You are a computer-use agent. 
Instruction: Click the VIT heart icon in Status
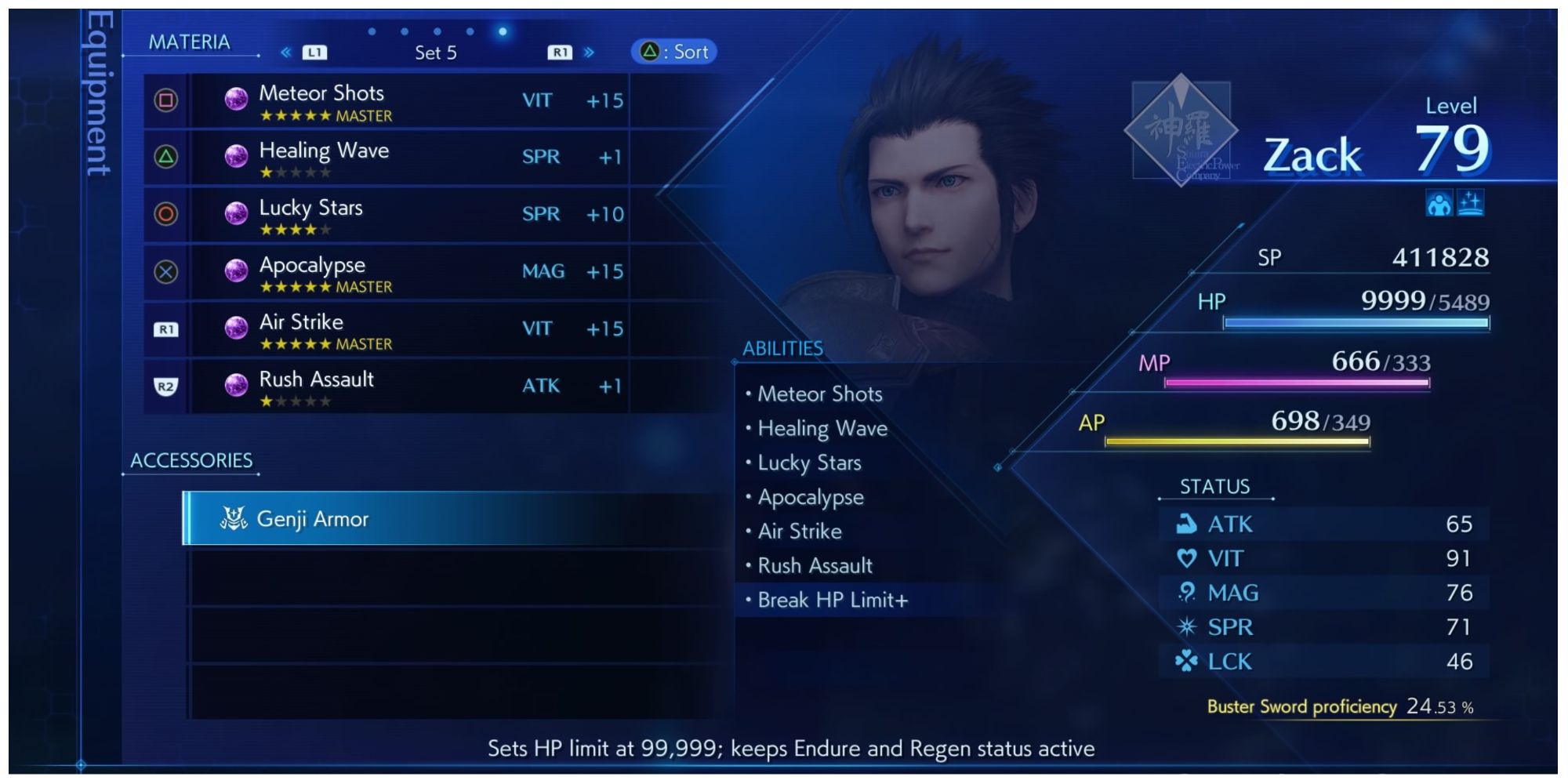(x=1185, y=558)
